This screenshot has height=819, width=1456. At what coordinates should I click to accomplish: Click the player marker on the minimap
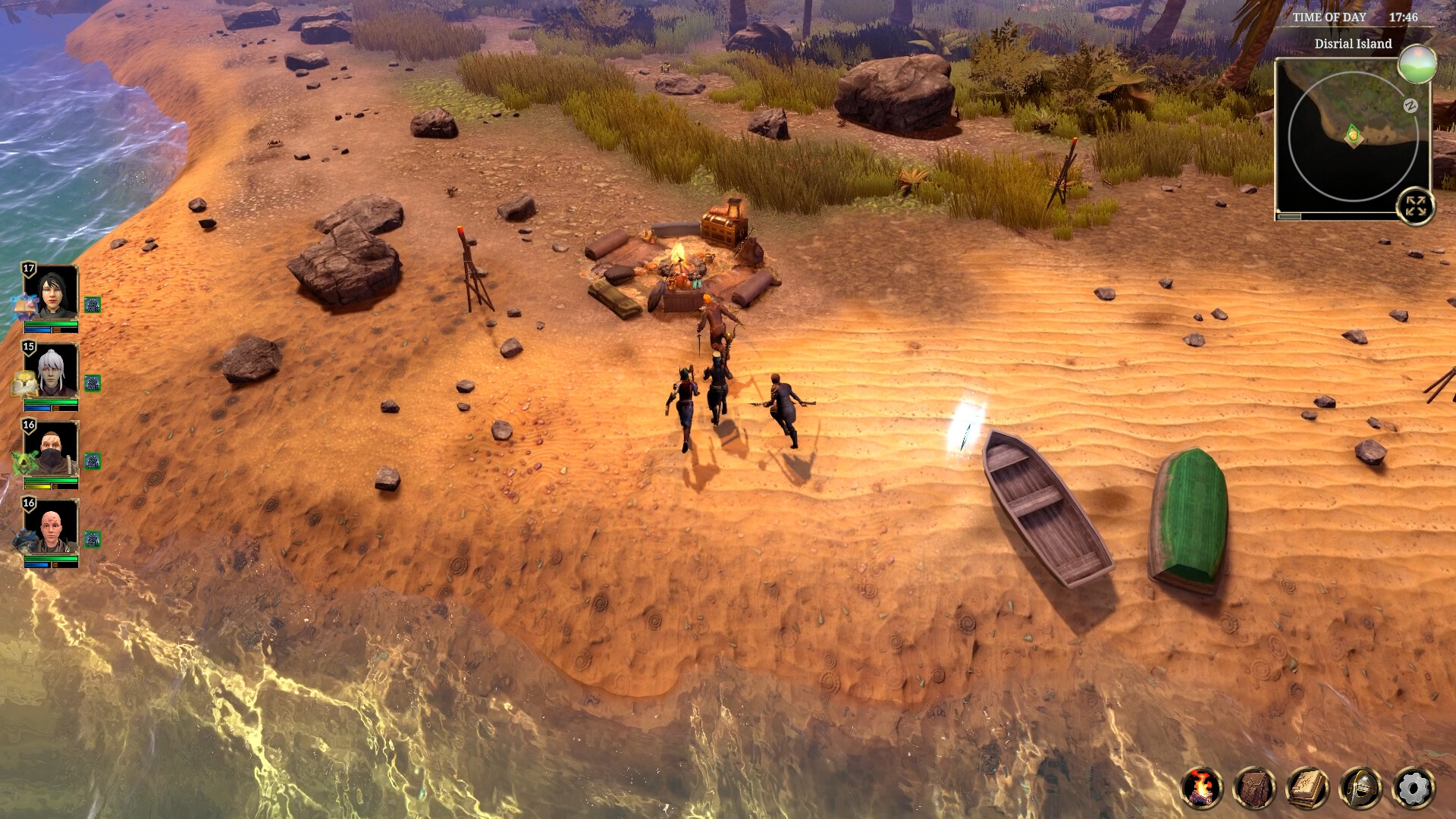point(1354,135)
